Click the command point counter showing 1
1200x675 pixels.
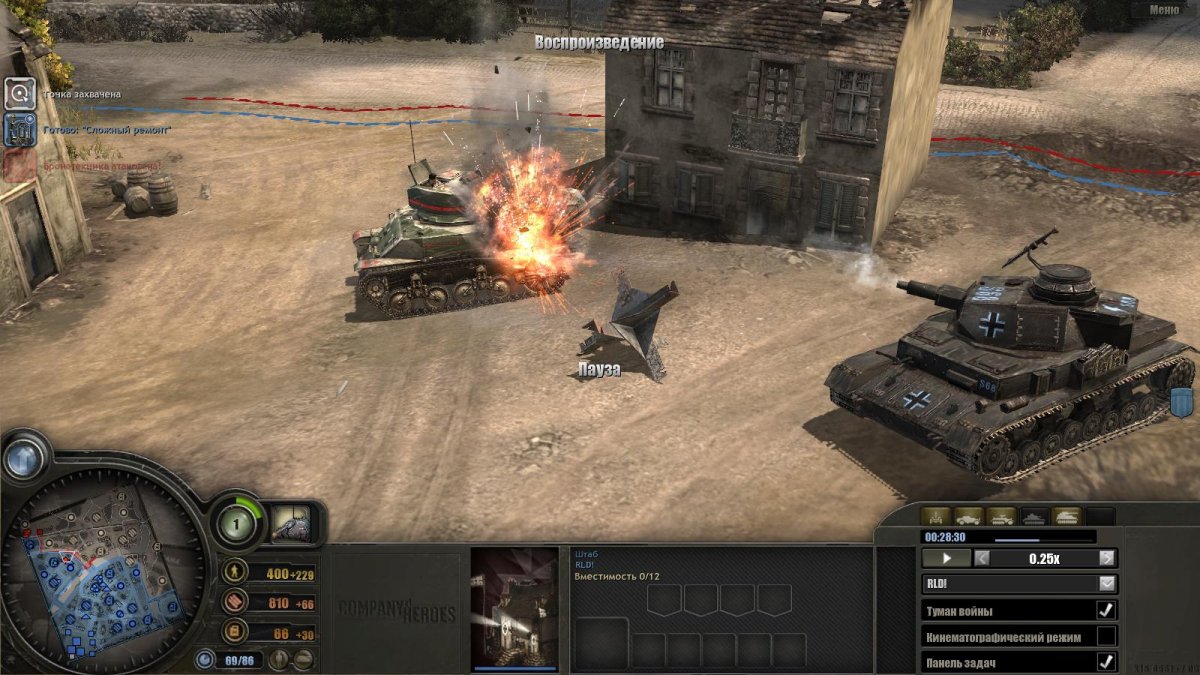point(238,523)
